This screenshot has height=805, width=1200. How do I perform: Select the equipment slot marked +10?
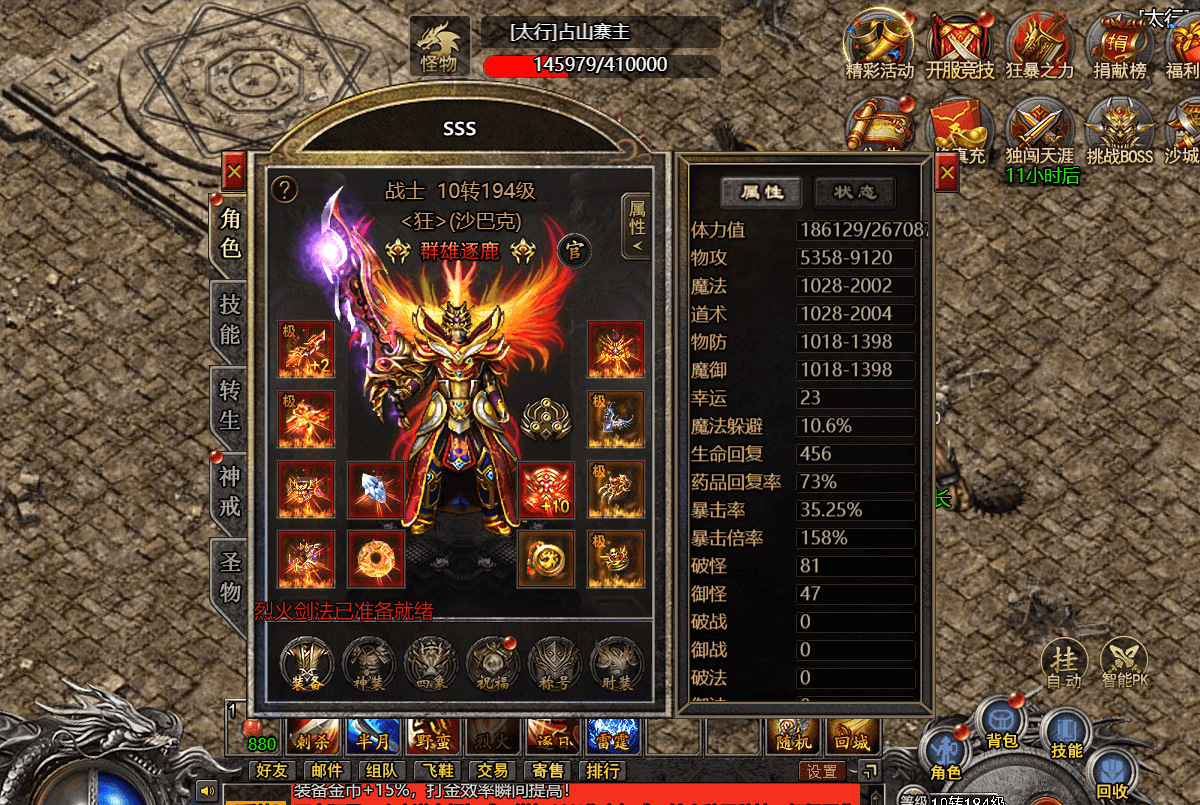[546, 490]
